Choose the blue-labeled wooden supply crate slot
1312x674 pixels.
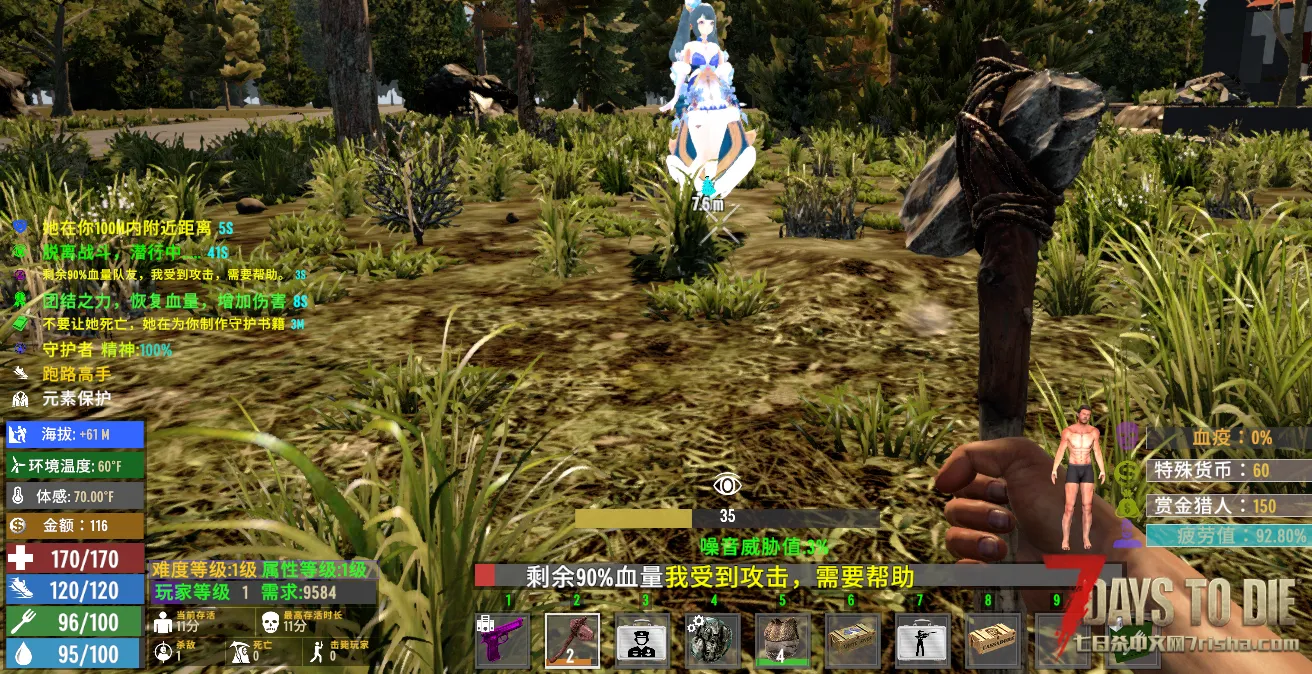pyautogui.click(x=852, y=641)
